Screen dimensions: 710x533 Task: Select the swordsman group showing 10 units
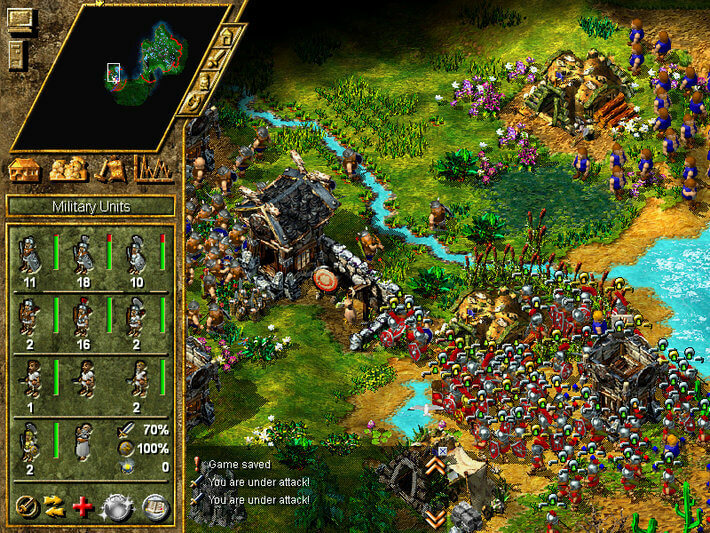point(137,255)
